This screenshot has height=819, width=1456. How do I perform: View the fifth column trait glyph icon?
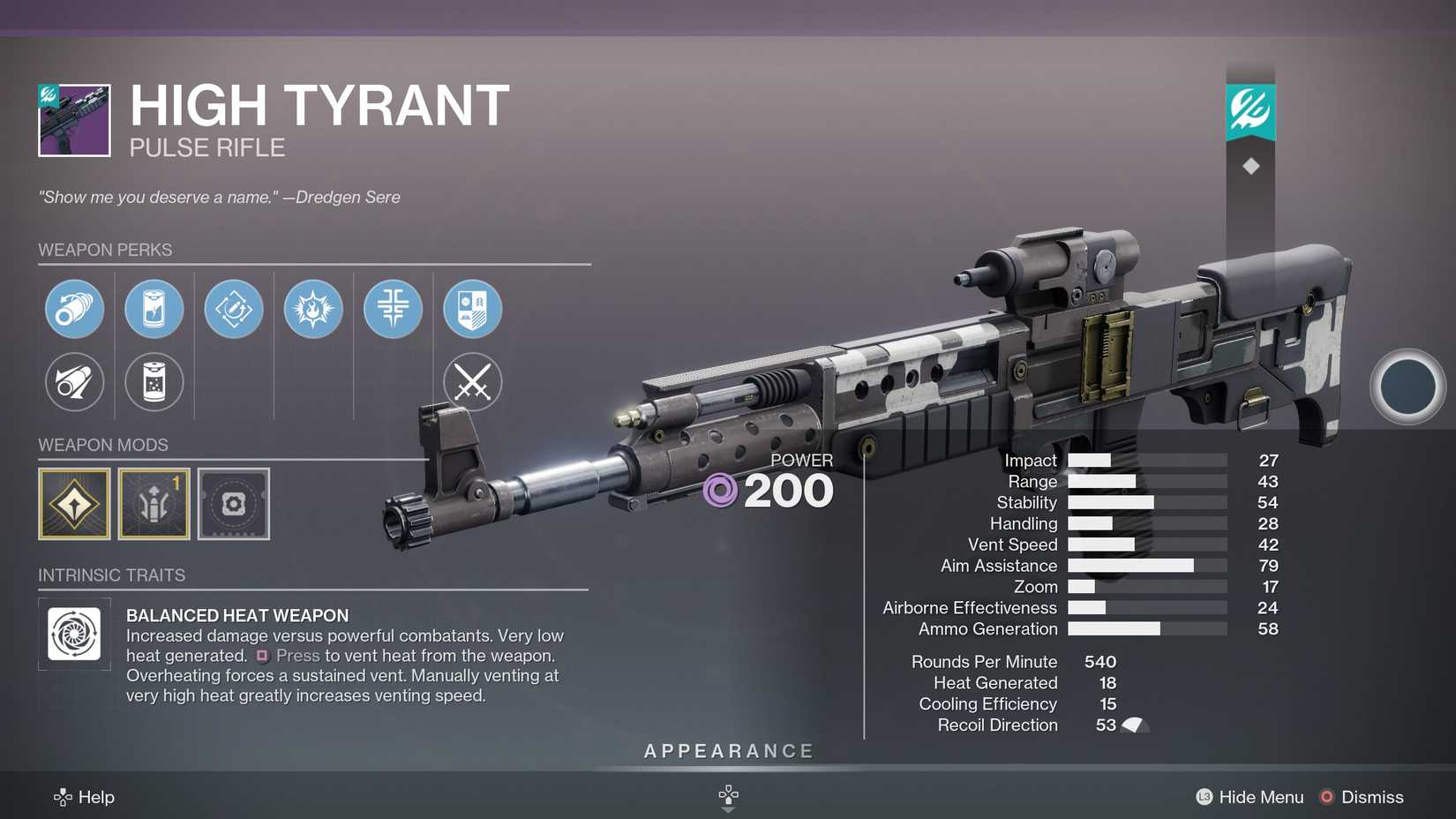pyautogui.click(x=393, y=309)
